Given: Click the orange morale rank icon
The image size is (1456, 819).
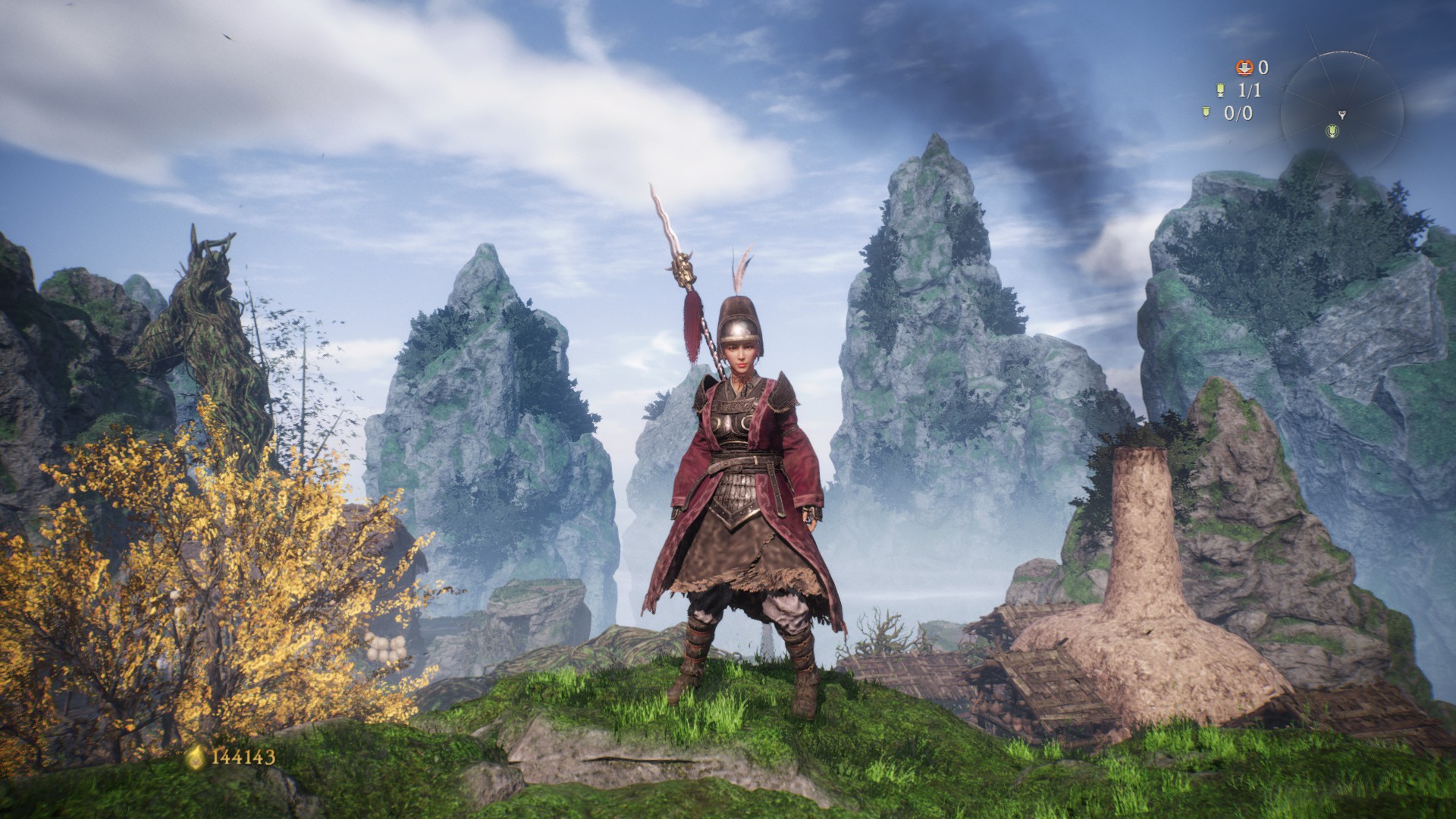Looking at the screenshot, I should [x=1244, y=67].
